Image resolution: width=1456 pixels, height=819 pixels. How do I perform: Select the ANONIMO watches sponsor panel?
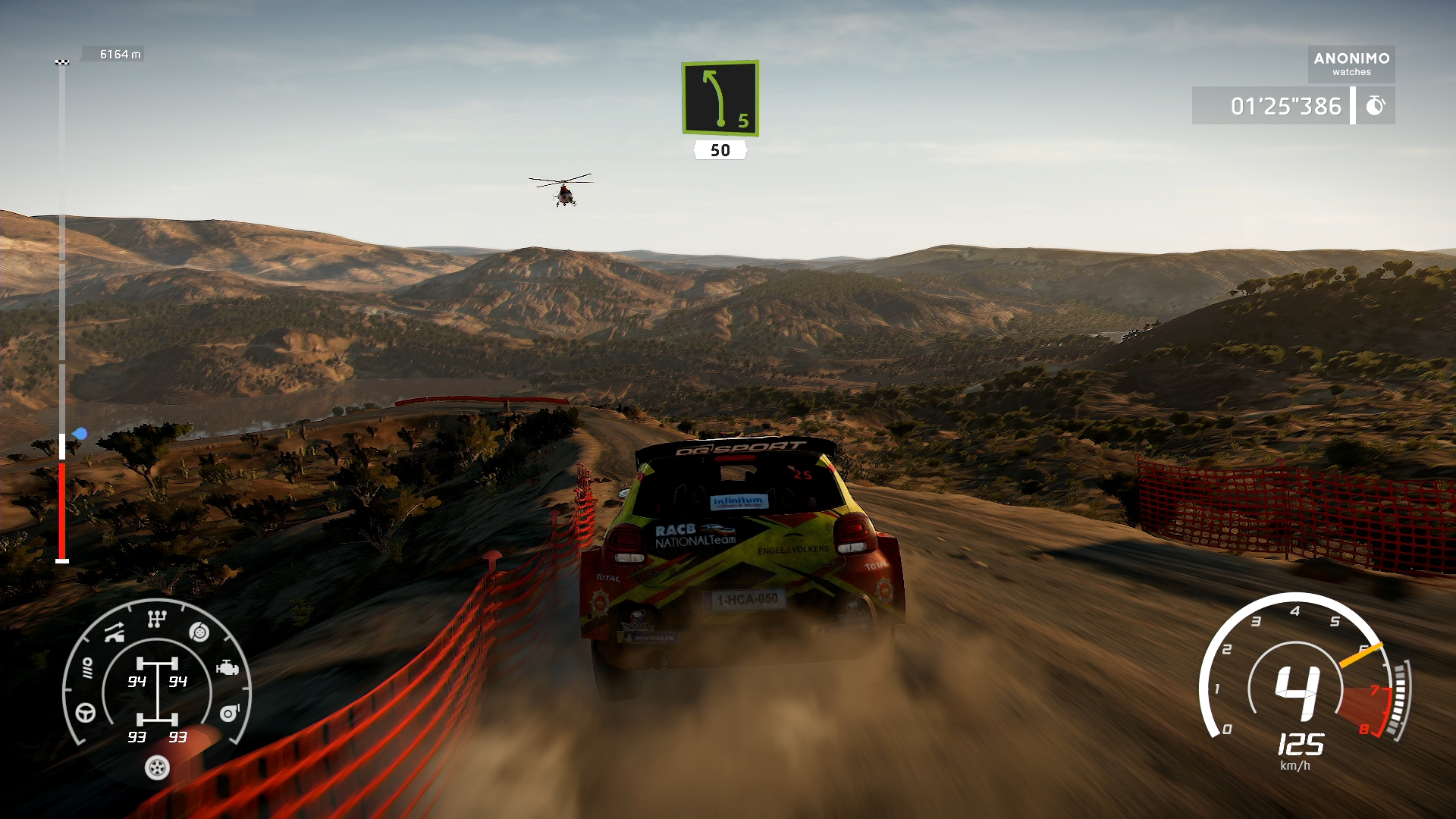coord(1351,64)
